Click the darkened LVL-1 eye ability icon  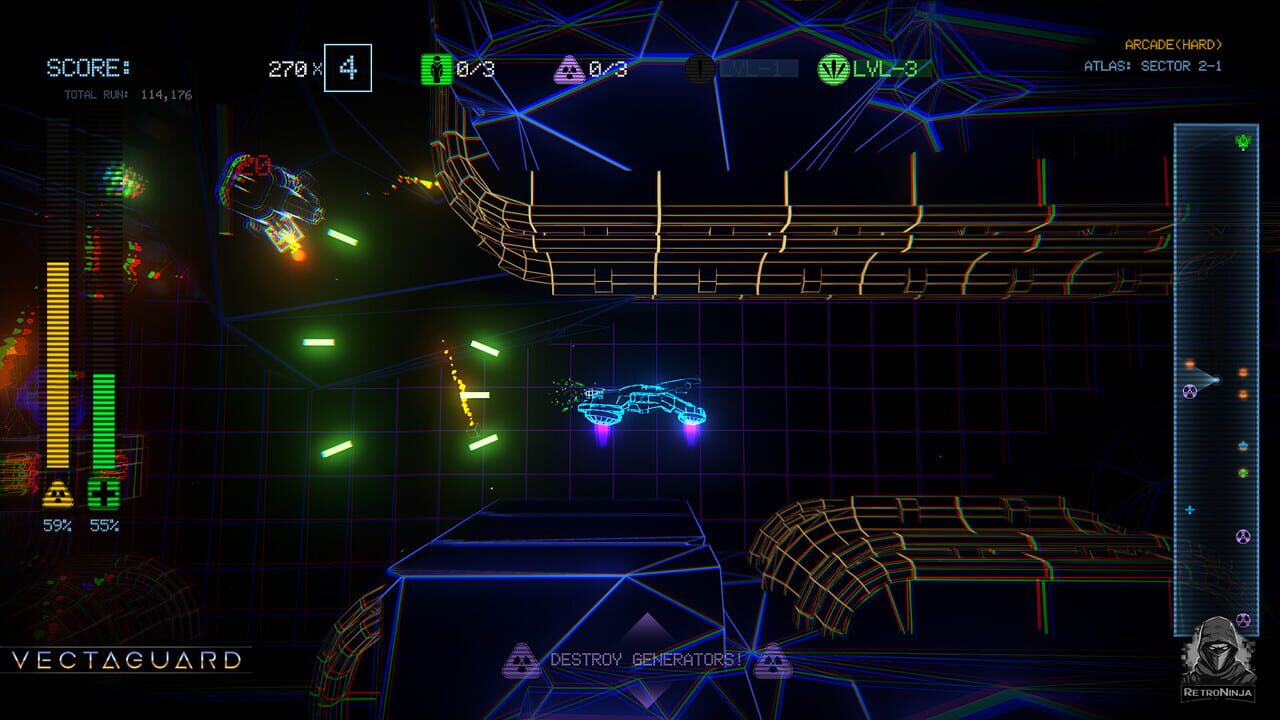point(699,67)
